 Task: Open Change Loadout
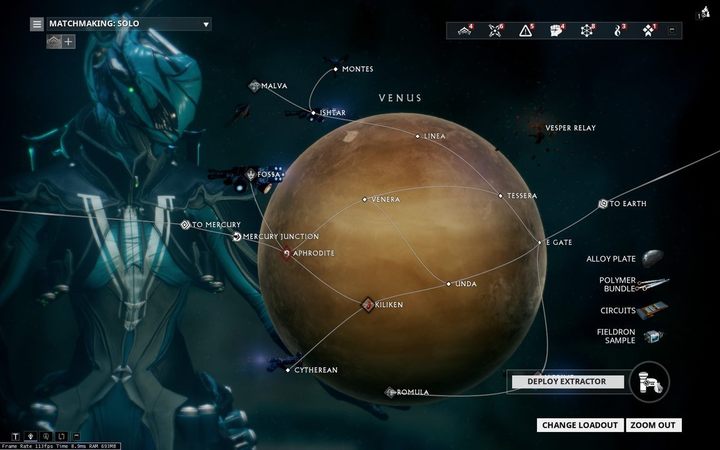click(580, 425)
